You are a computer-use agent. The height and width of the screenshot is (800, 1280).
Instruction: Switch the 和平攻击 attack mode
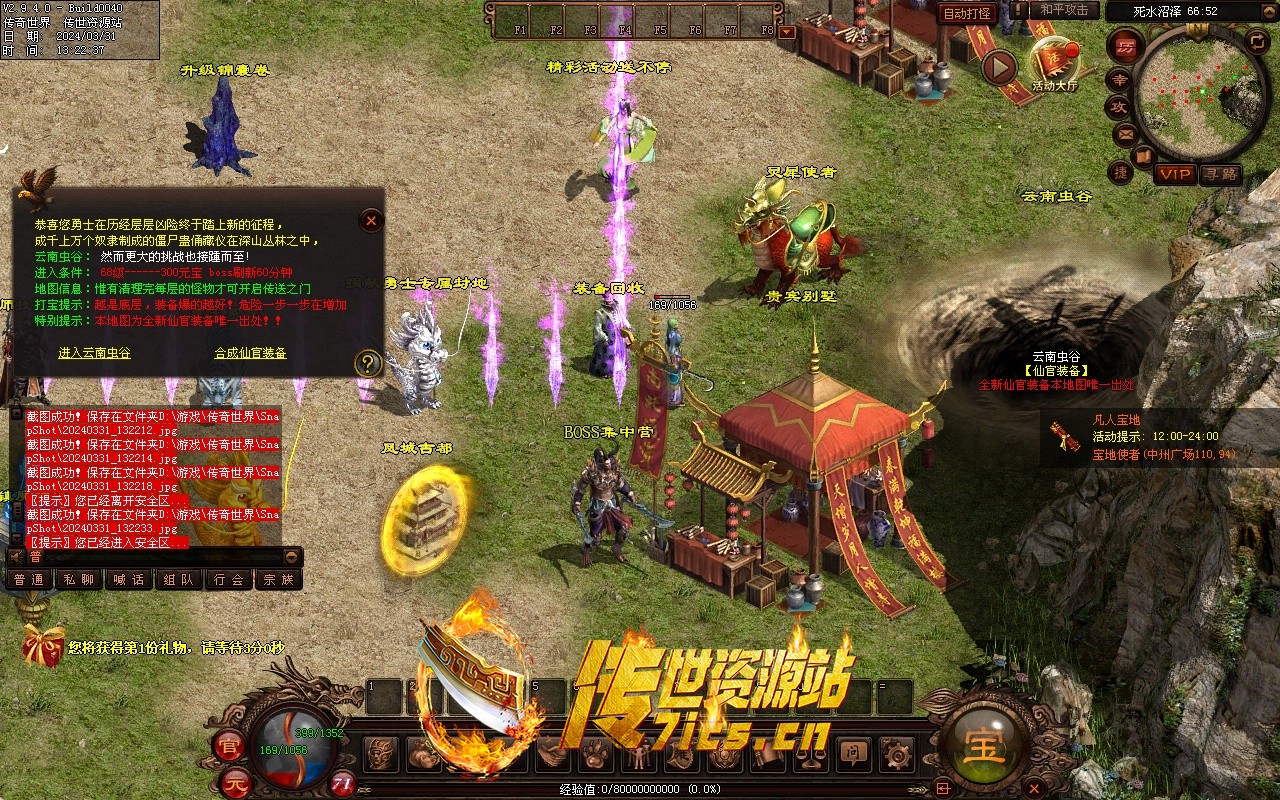coord(1064,10)
